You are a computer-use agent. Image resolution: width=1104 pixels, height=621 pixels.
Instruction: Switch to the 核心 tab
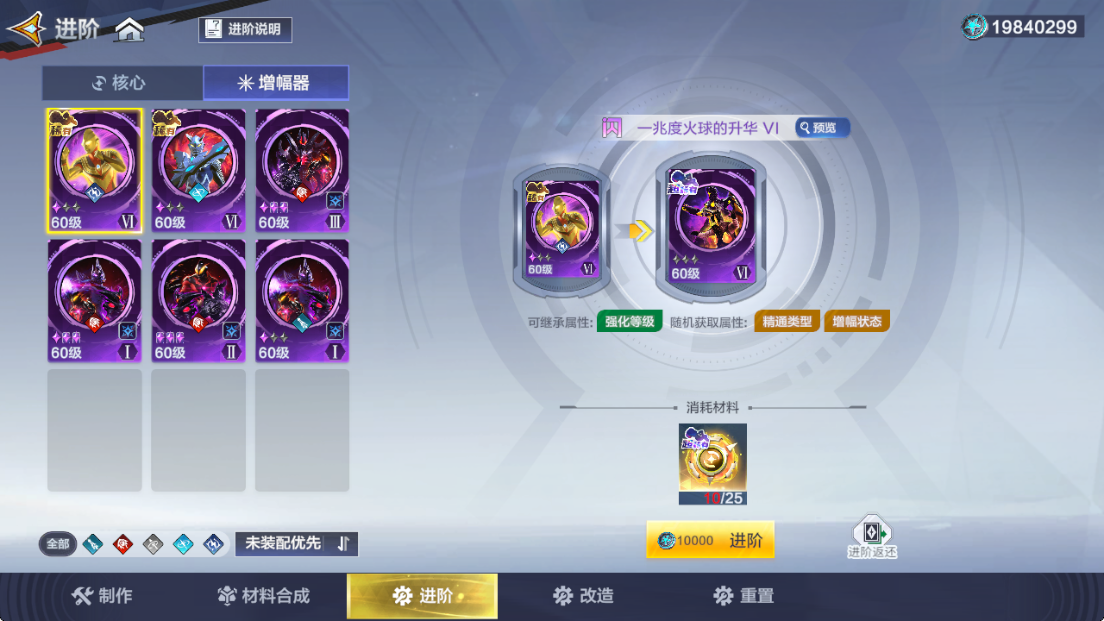click(x=122, y=83)
